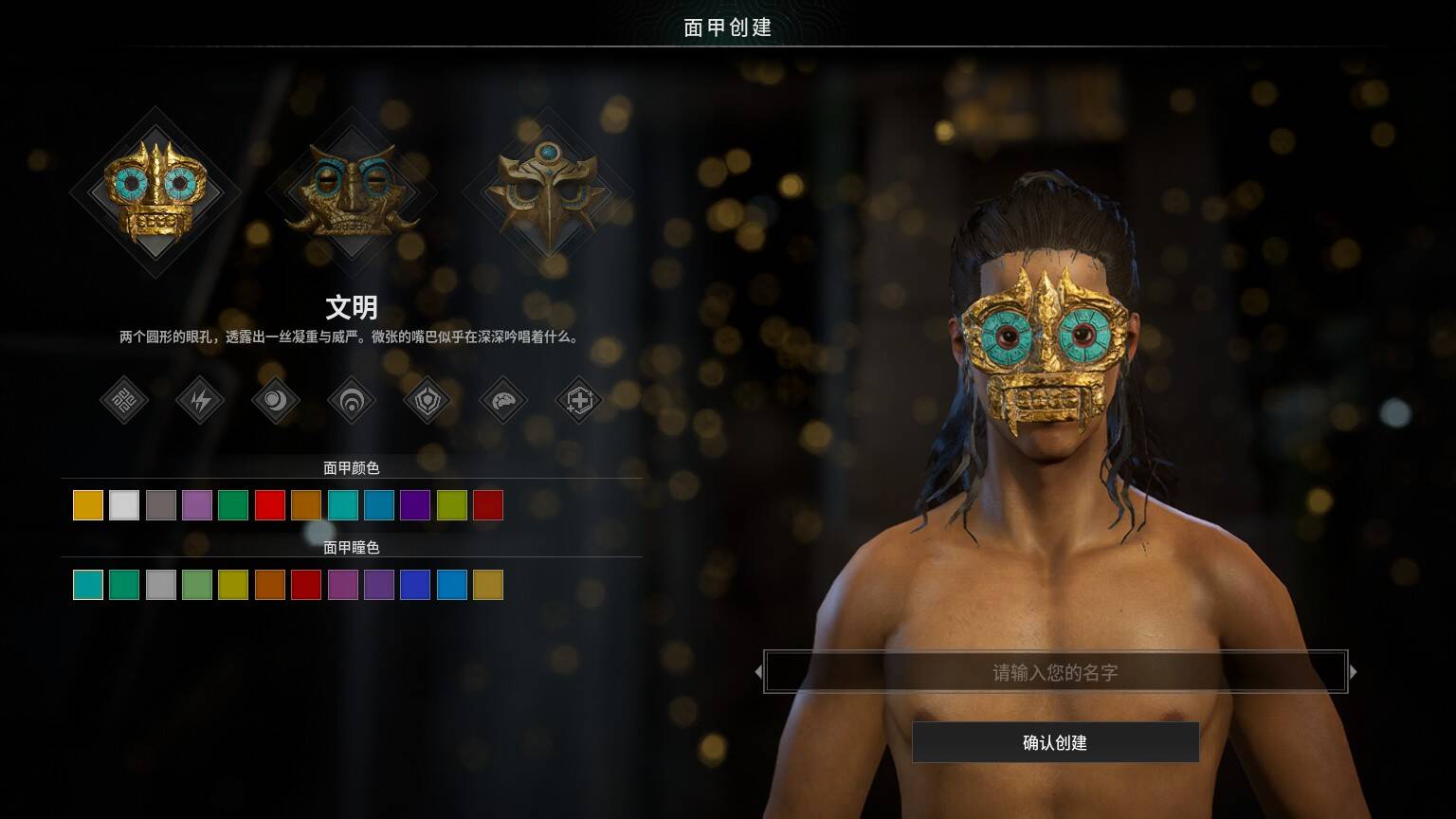Image resolution: width=1456 pixels, height=819 pixels.
Task: Click the concentric arcs trait icon
Action: [352, 401]
